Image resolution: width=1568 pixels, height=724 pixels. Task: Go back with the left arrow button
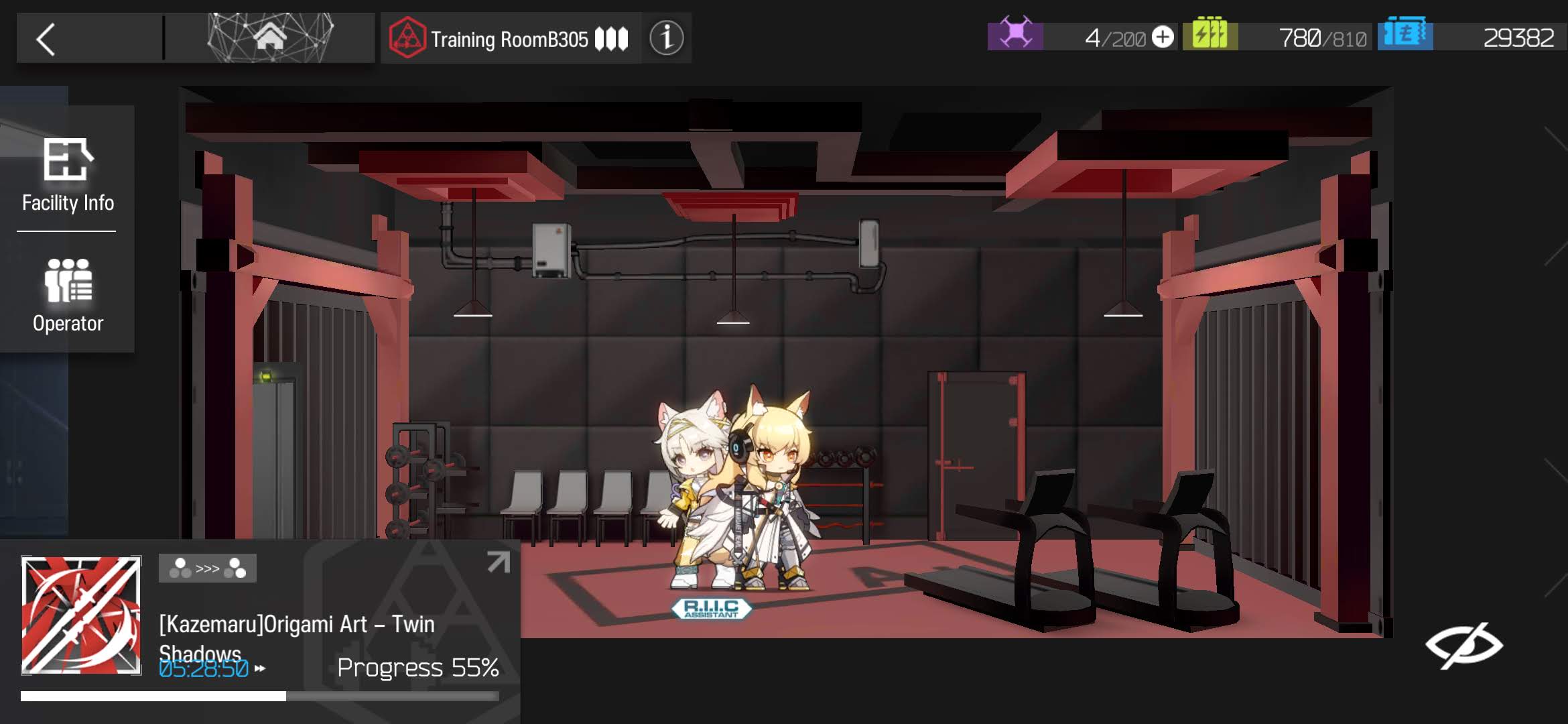(x=46, y=39)
